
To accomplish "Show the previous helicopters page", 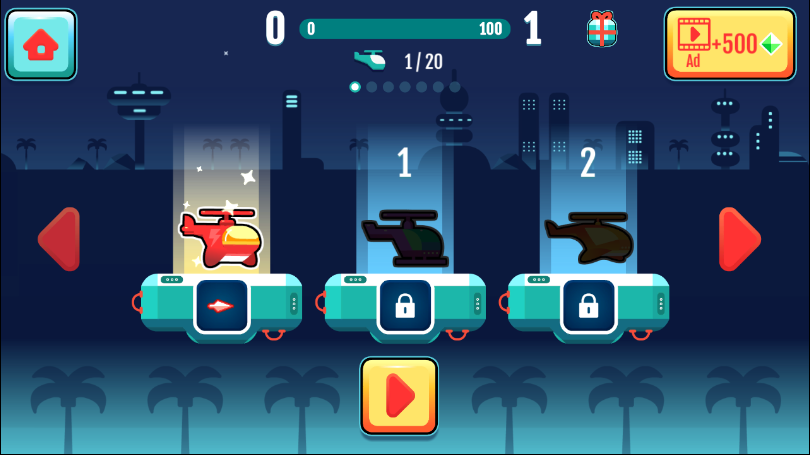I will (x=58, y=239).
